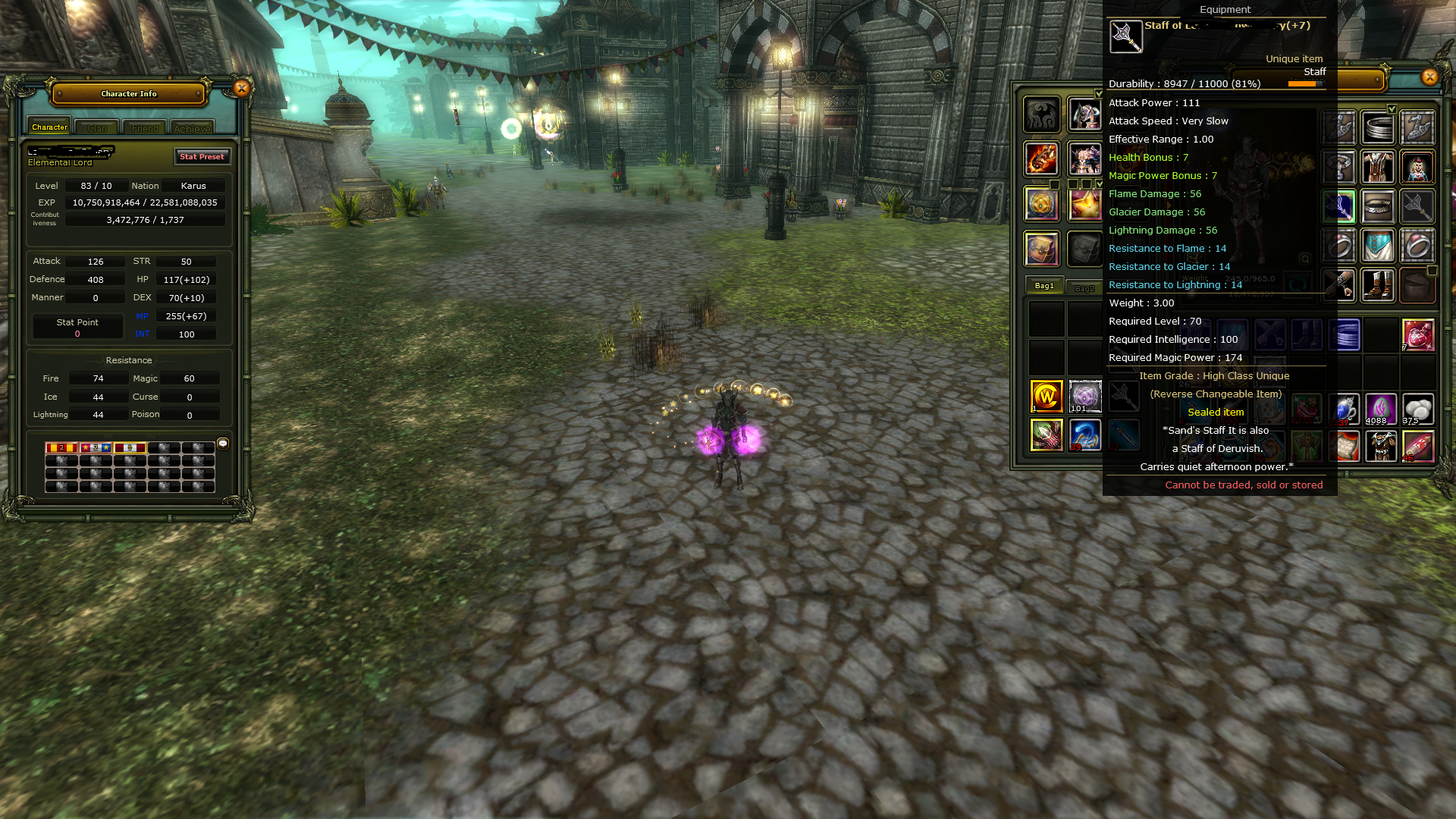The height and width of the screenshot is (819, 1456).
Task: Switch to the Clan tab
Action: (x=96, y=127)
